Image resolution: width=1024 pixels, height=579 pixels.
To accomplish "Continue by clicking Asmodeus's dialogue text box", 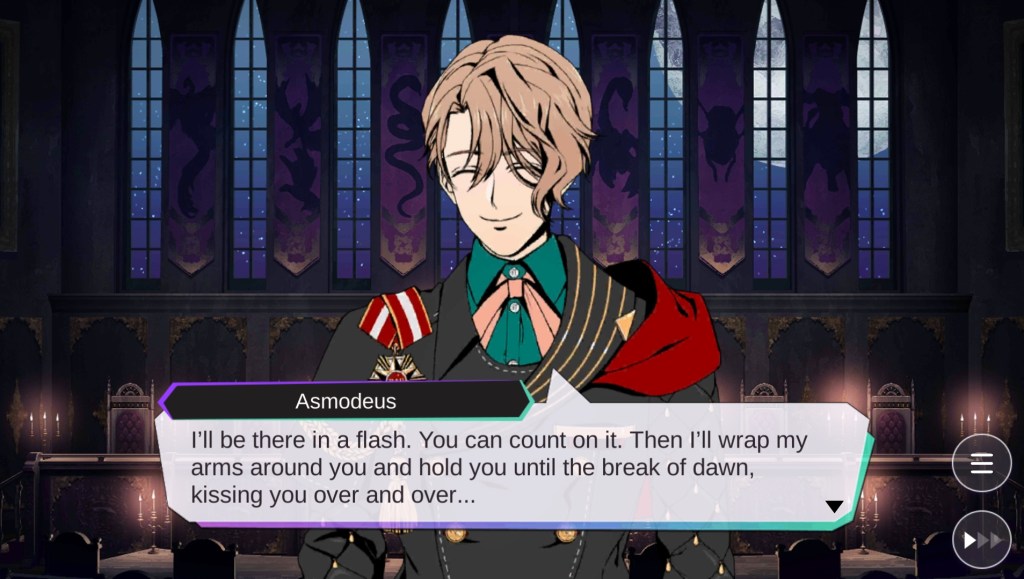I will pyautogui.click(x=500, y=468).
